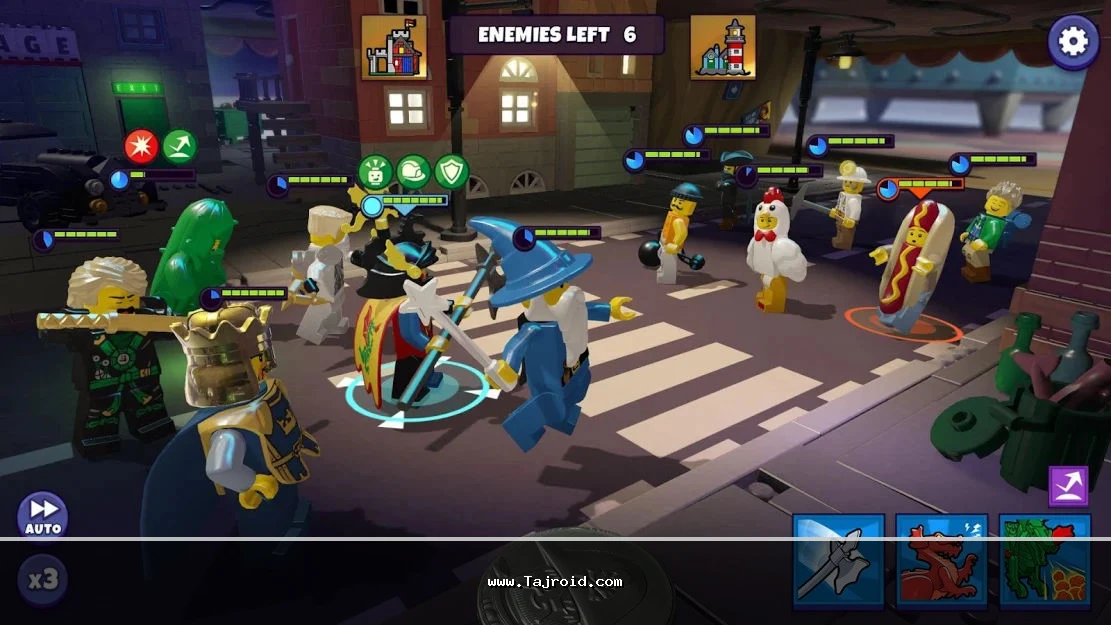Click the purple arrow icon above abilities
The width and height of the screenshot is (1111, 625).
[x=1067, y=486]
